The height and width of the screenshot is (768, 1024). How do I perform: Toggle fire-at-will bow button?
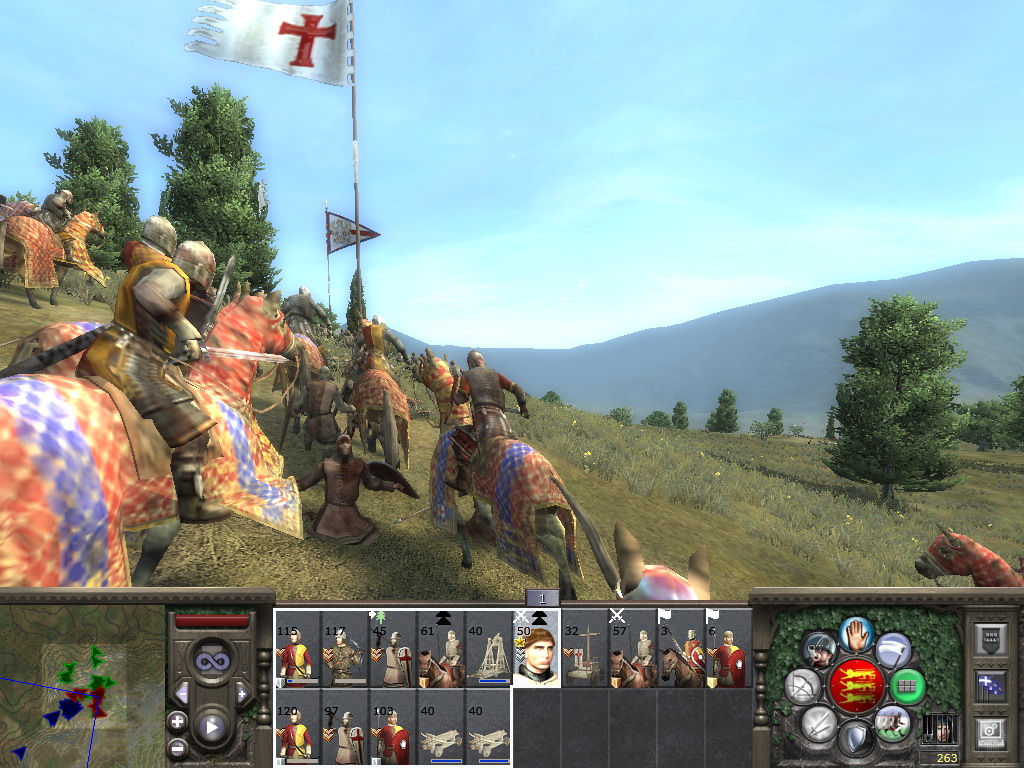[802, 686]
